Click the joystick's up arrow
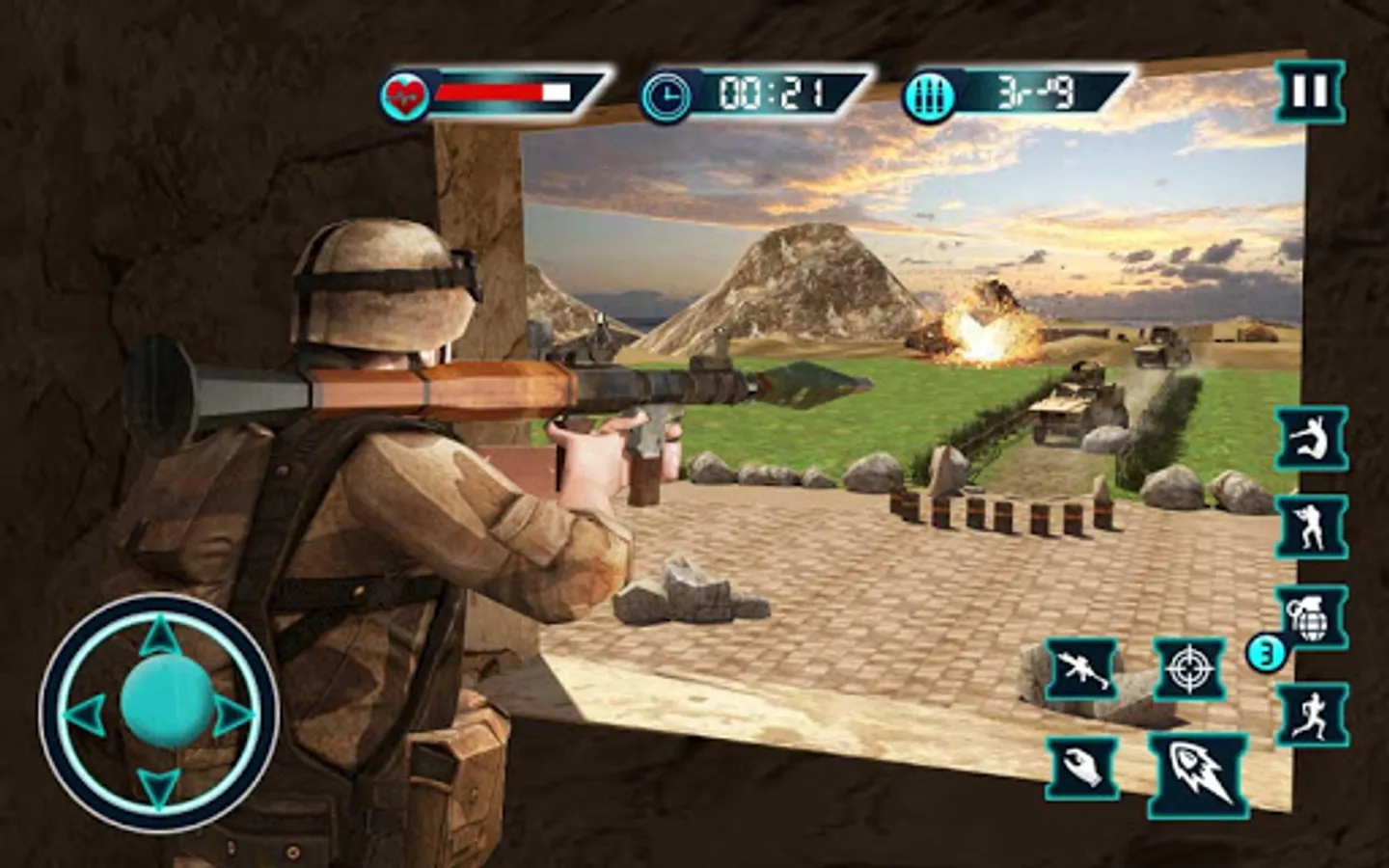 [160, 638]
